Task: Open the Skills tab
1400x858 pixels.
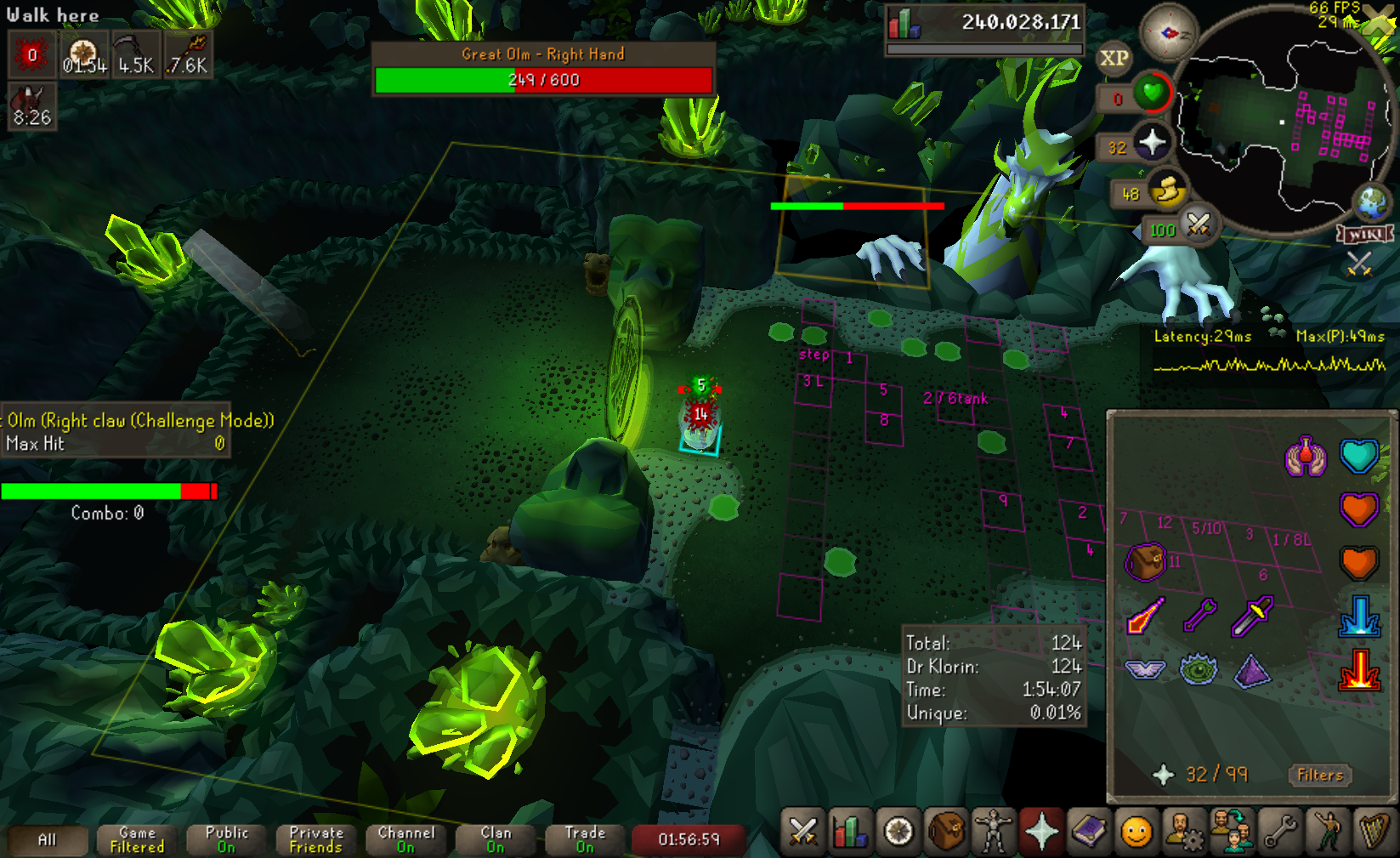Action: point(849,831)
